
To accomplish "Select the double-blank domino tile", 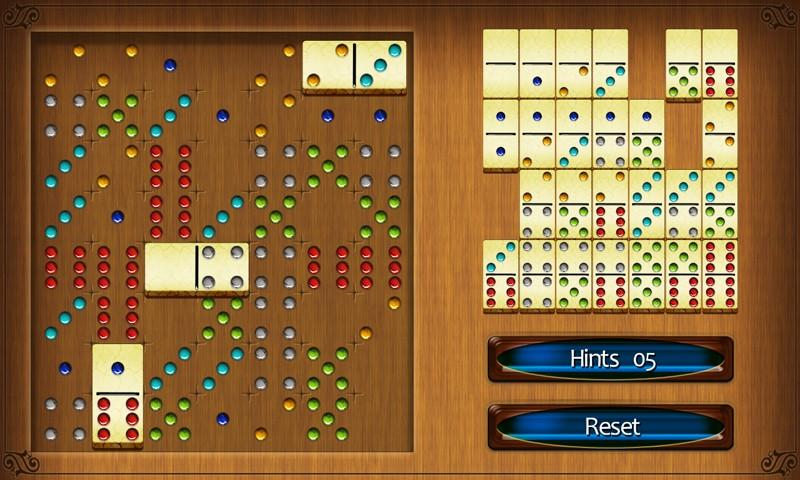I will [x=501, y=64].
